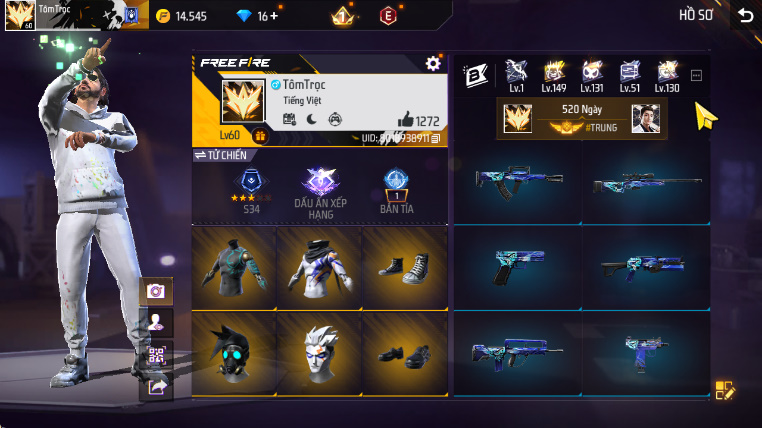Viewport: 762px width, 428px height.
Task: Edit the showcase layout icon
Action: click(725, 391)
